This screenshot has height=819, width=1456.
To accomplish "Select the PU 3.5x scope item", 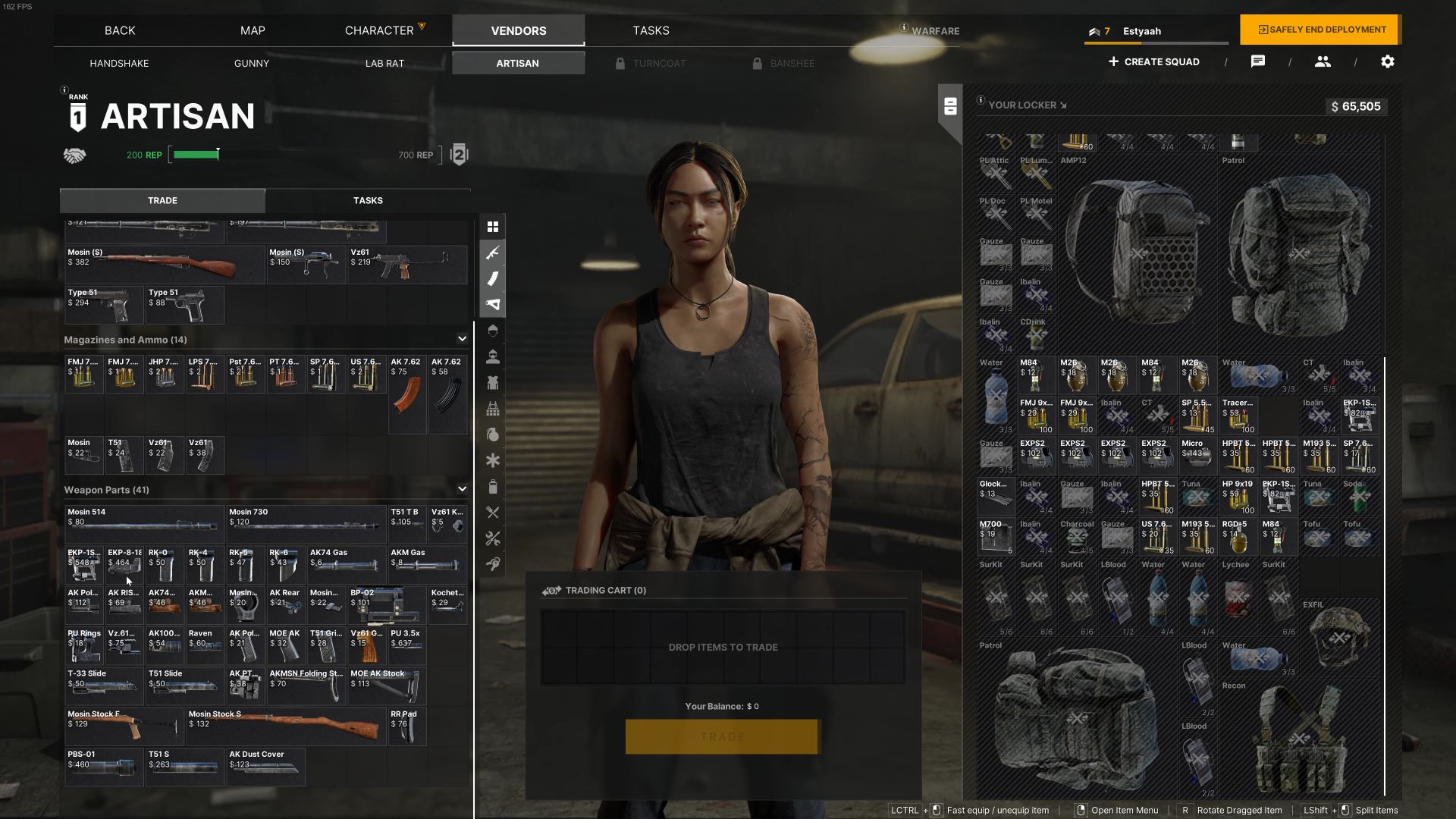I will tap(406, 645).
